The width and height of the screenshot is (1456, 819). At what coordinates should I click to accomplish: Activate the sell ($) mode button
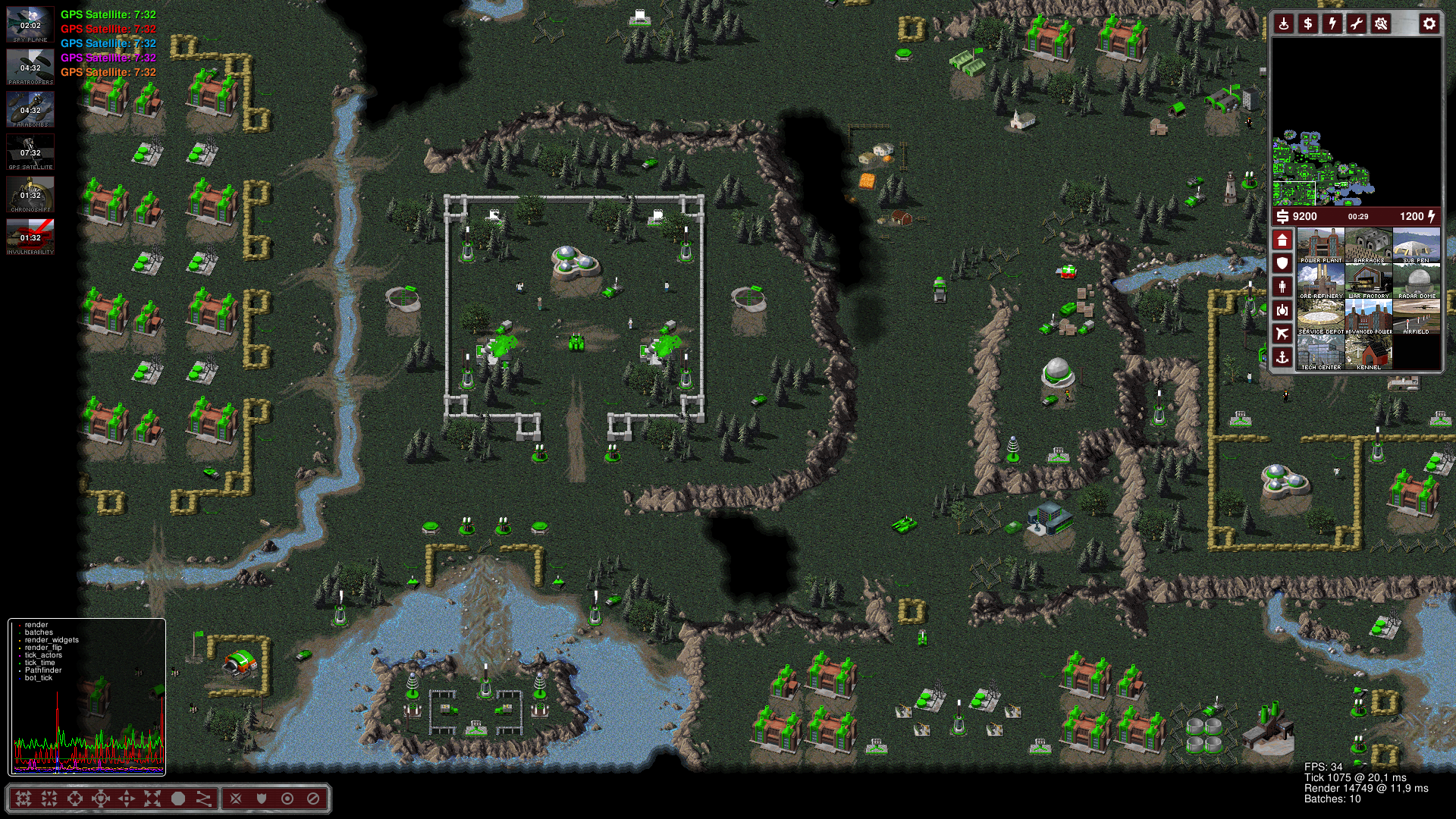click(x=1308, y=24)
